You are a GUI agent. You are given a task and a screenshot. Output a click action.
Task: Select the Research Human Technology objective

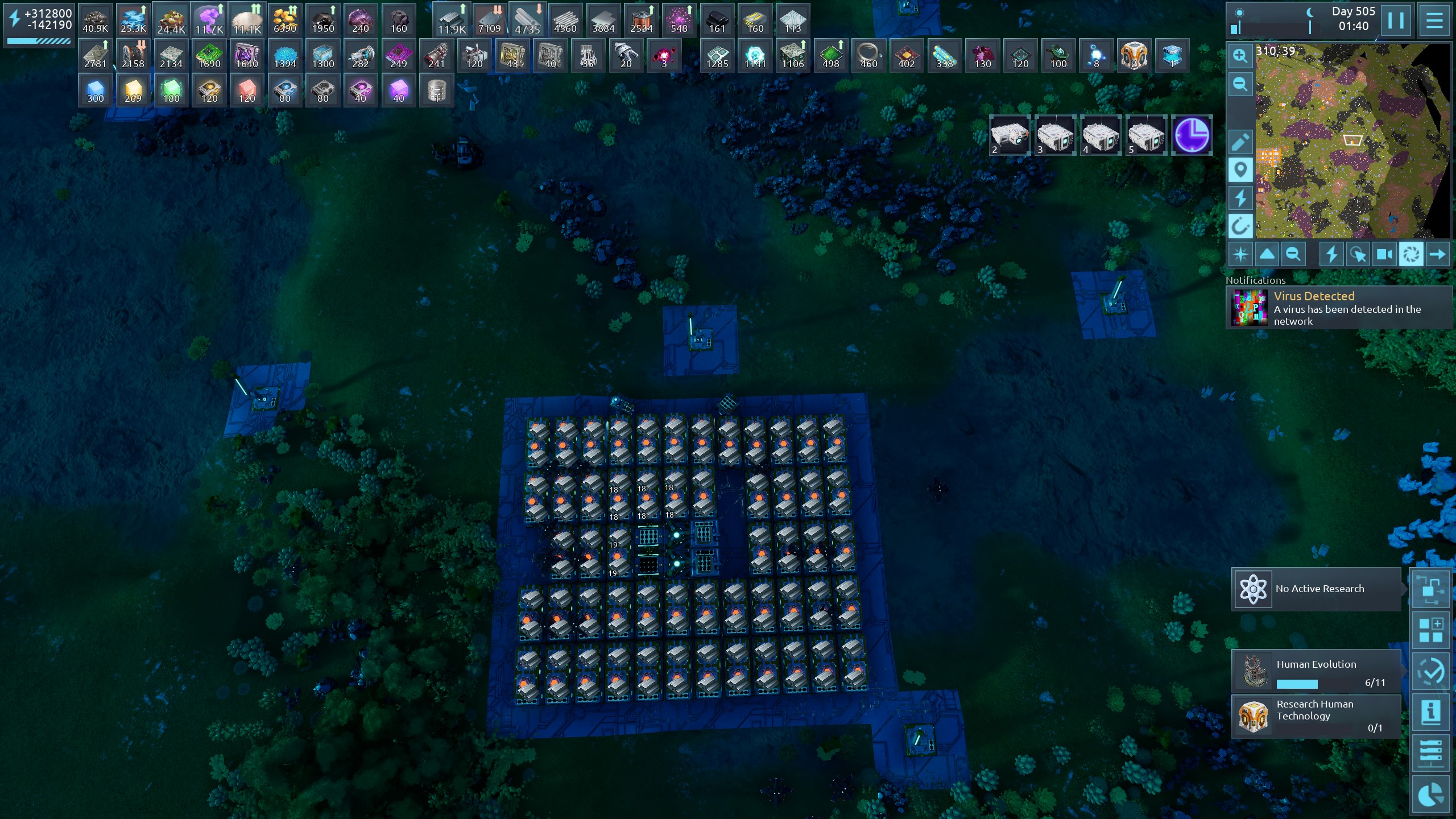coord(1316,716)
